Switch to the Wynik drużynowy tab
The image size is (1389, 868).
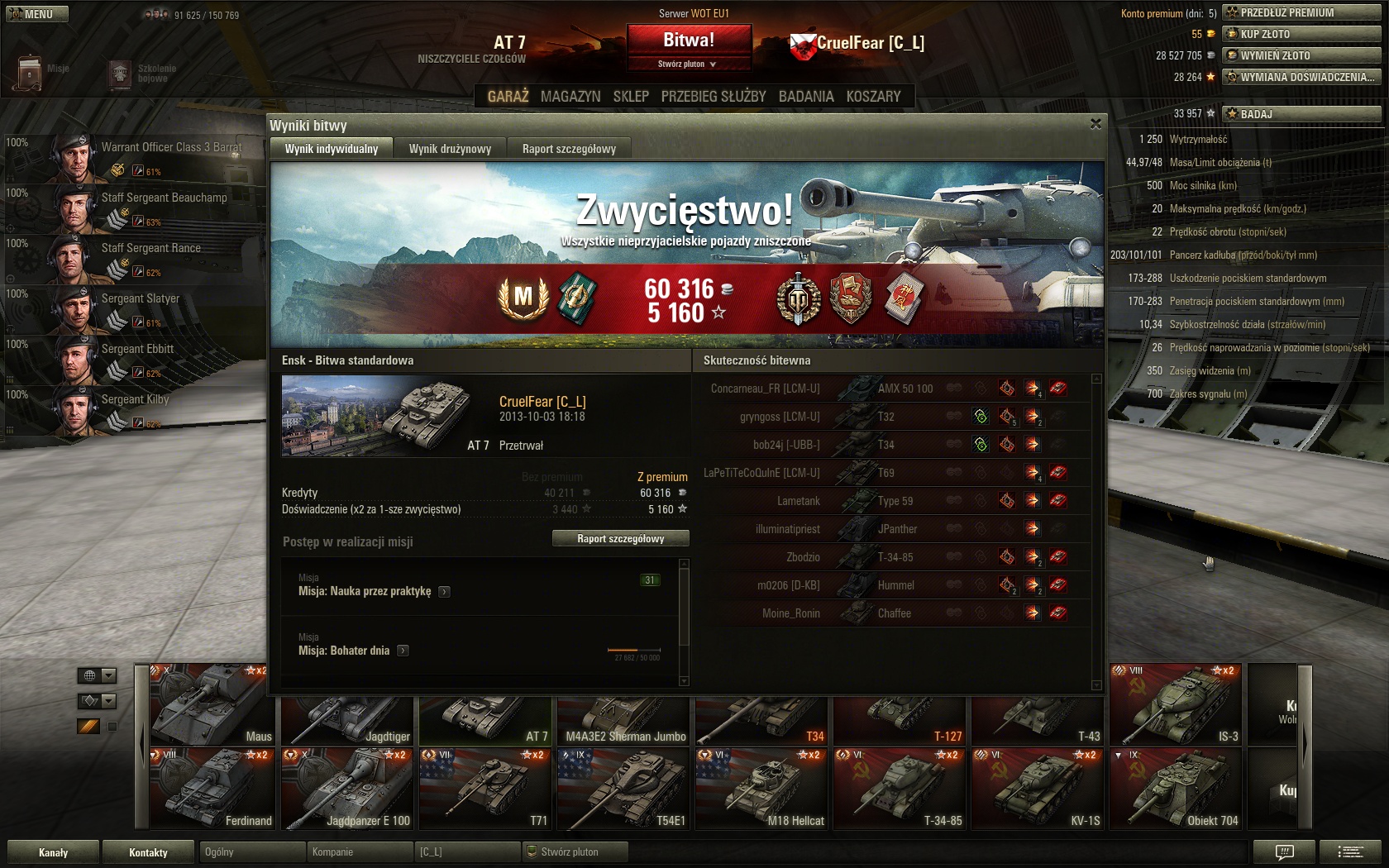(x=450, y=149)
